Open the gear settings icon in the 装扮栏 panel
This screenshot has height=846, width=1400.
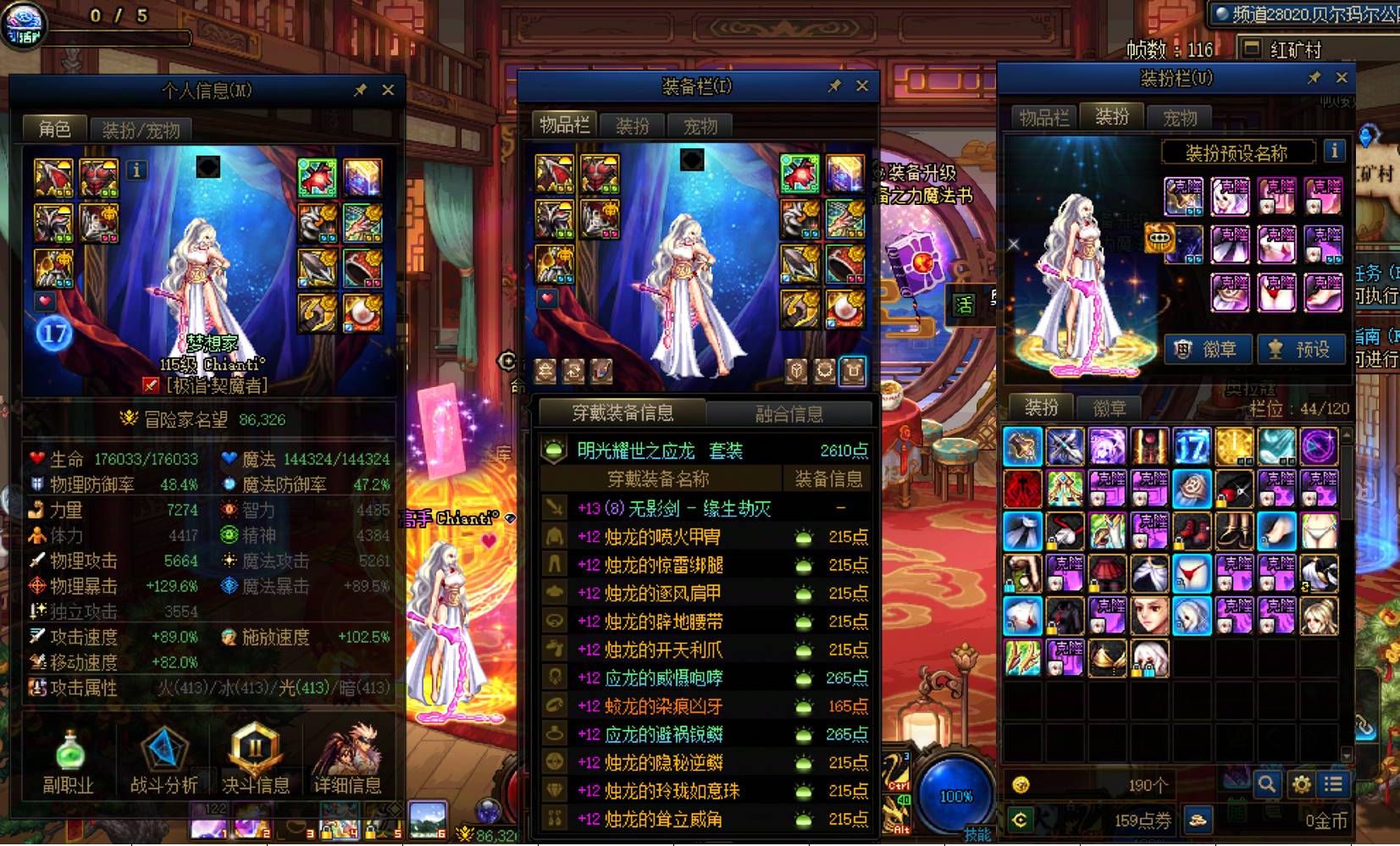pyautogui.click(x=1302, y=784)
